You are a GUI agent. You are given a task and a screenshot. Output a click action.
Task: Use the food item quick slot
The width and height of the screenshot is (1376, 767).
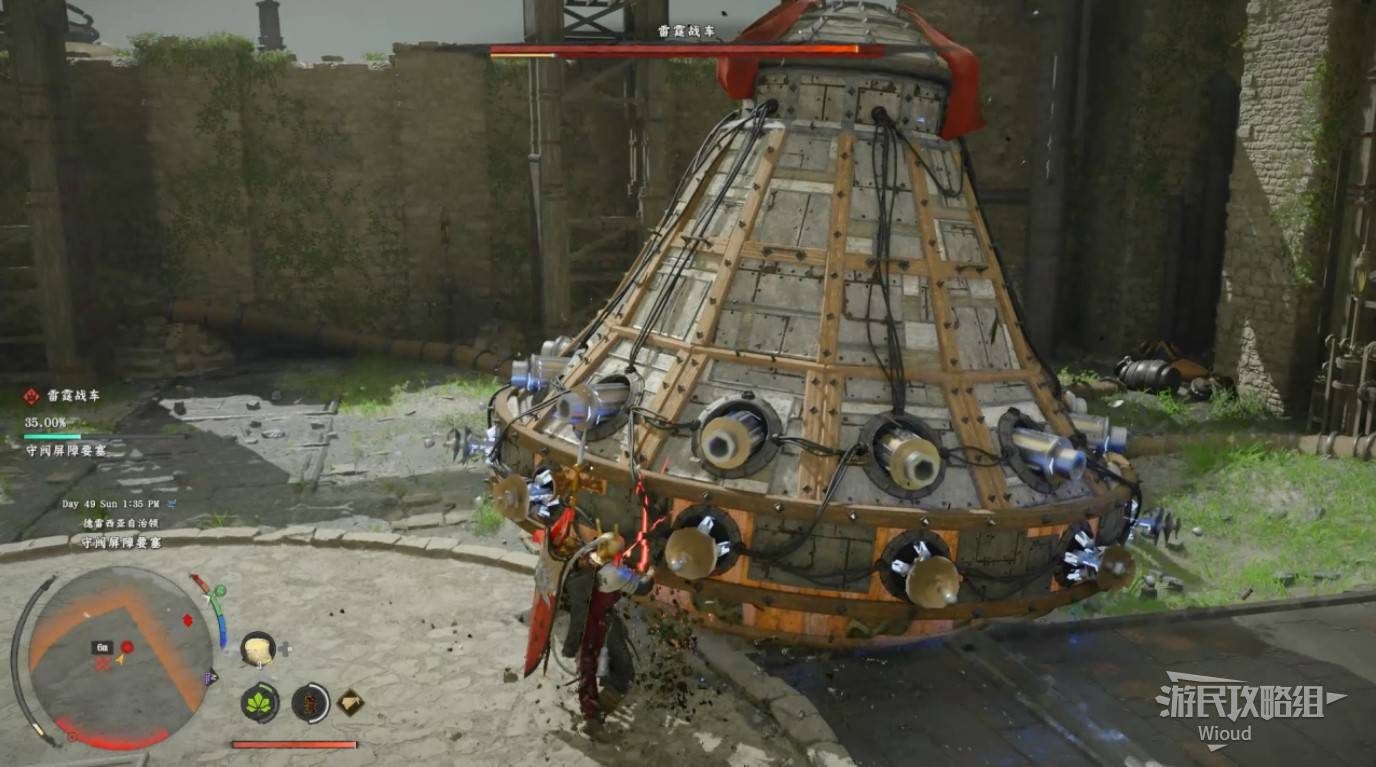(258, 649)
